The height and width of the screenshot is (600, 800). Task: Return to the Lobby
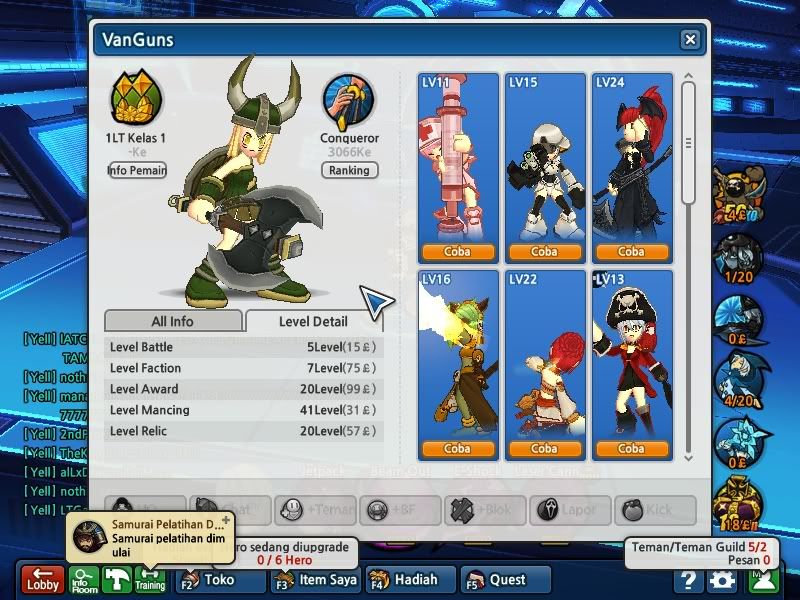click(43, 580)
